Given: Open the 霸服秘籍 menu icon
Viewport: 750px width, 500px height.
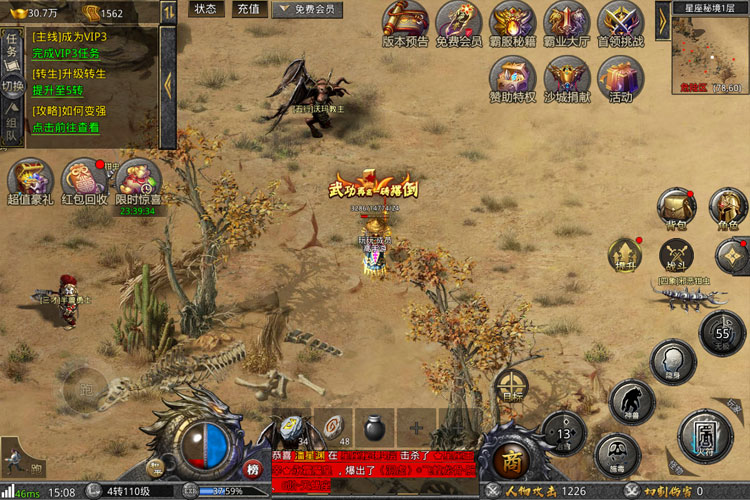Looking at the screenshot, I should point(513,23).
